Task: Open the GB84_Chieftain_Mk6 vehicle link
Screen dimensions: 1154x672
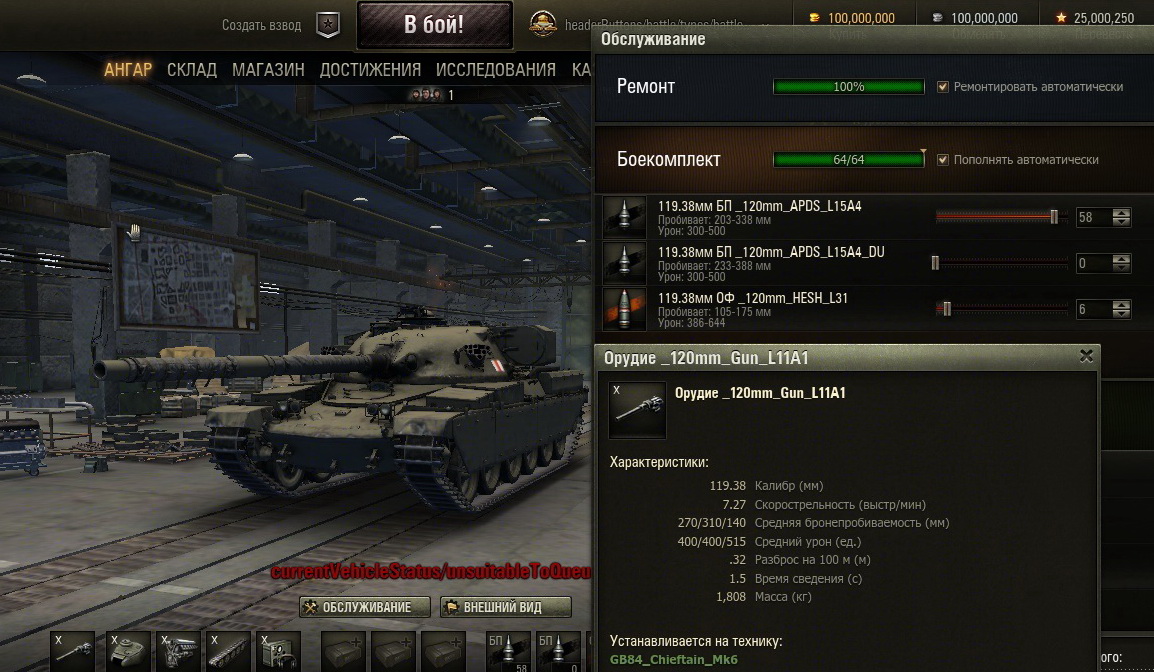Action: 674,661
